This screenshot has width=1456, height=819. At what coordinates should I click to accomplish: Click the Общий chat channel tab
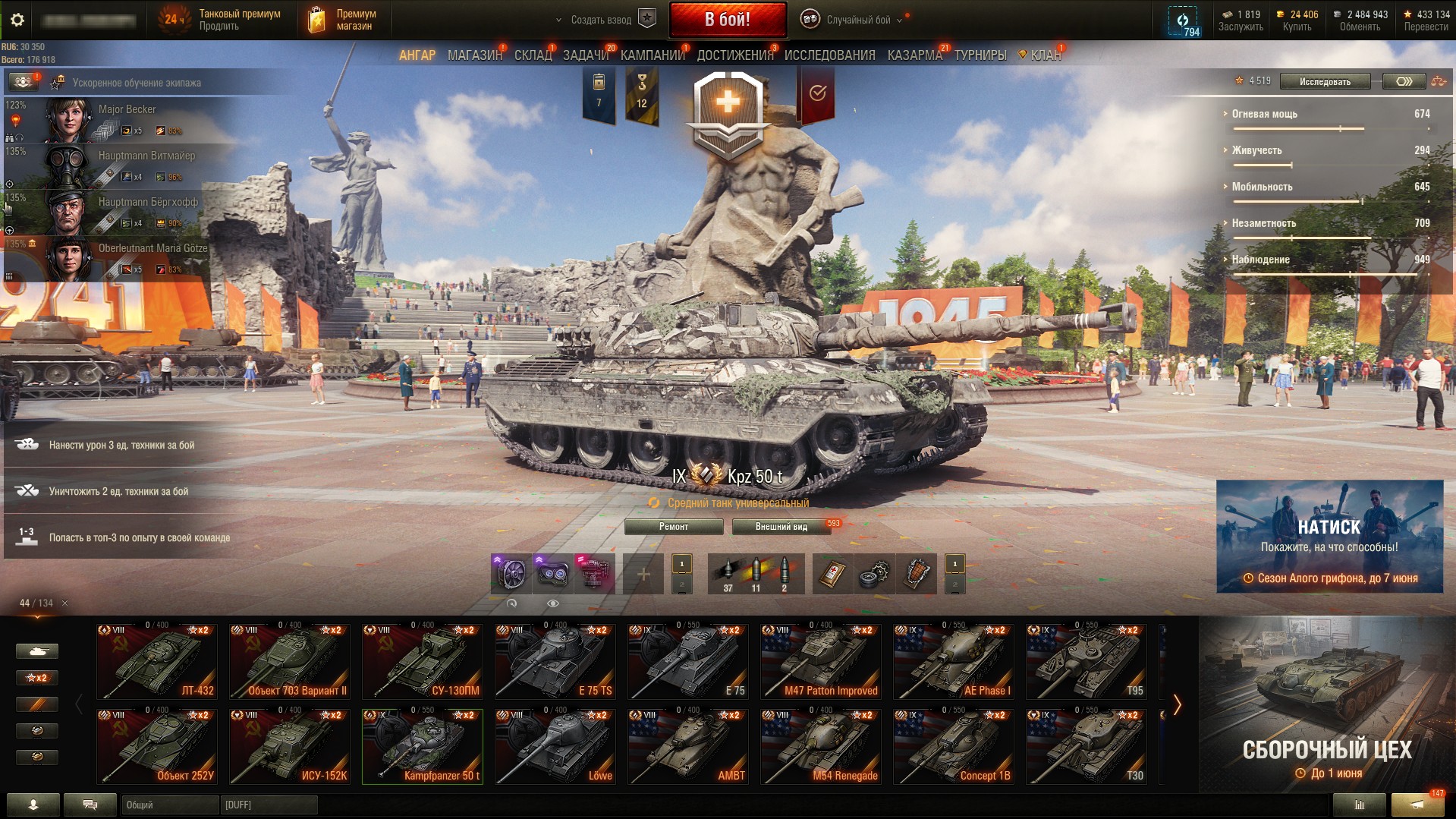point(169,805)
